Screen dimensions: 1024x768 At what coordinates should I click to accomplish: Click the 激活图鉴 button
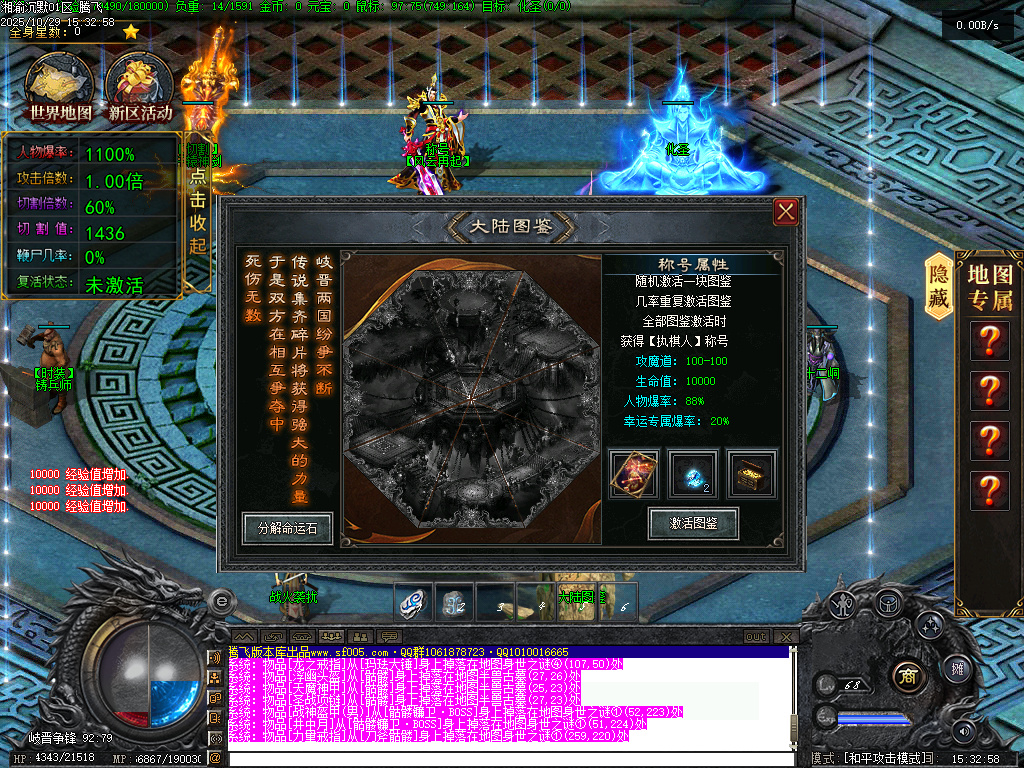pyautogui.click(x=693, y=523)
